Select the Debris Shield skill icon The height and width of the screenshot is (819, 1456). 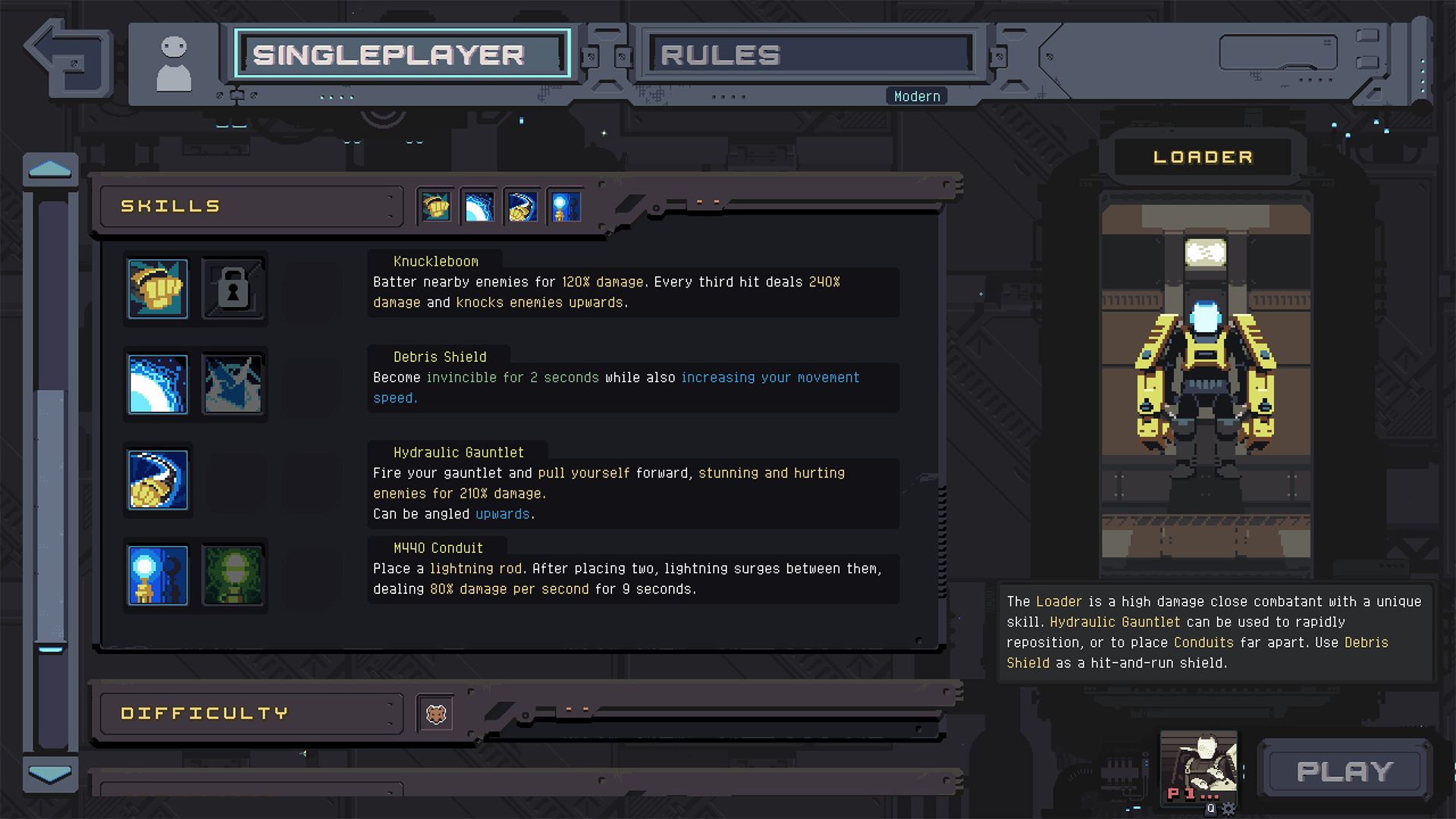click(157, 384)
